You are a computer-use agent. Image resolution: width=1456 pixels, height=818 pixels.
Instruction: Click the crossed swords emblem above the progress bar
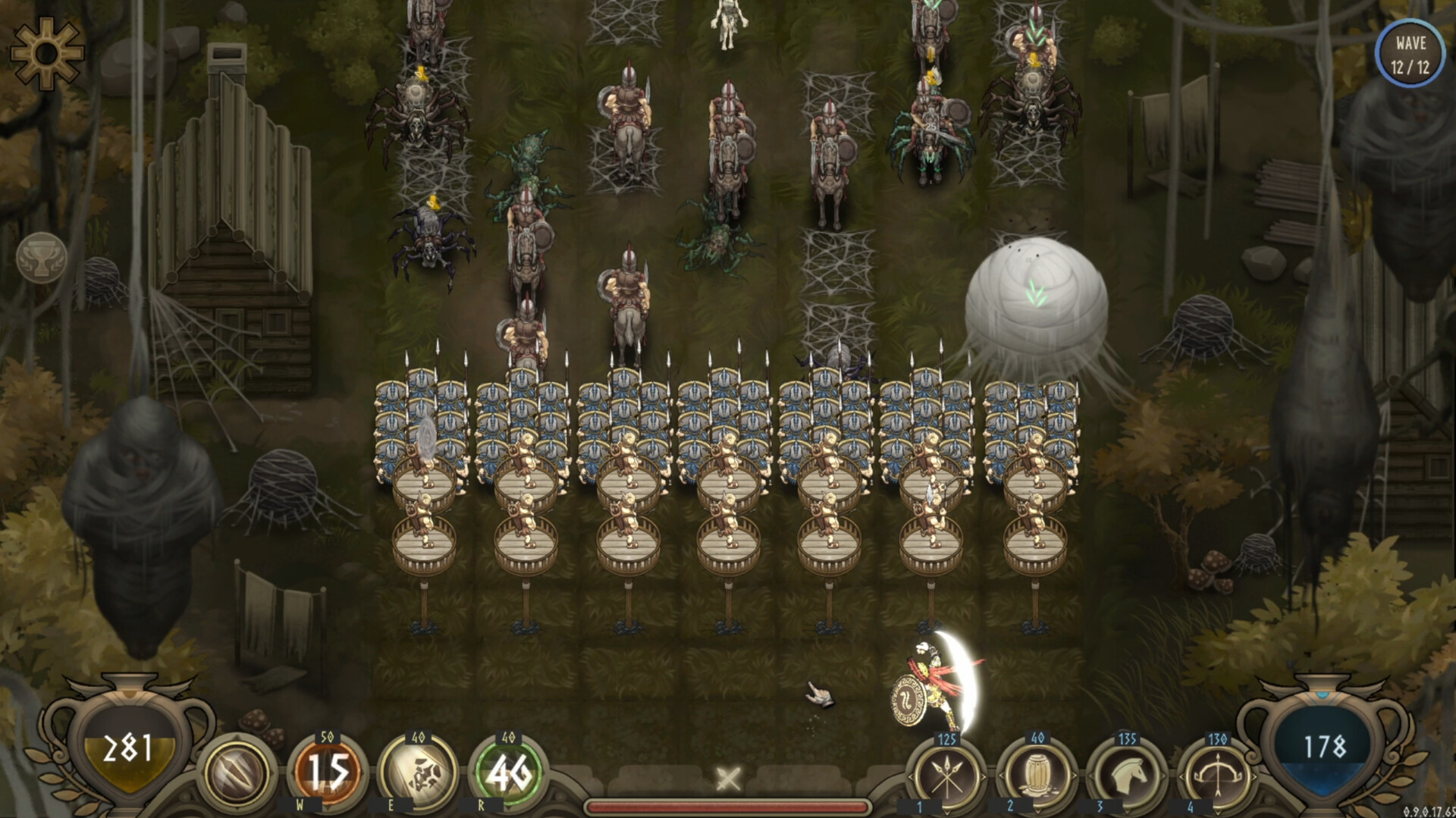coord(728,777)
